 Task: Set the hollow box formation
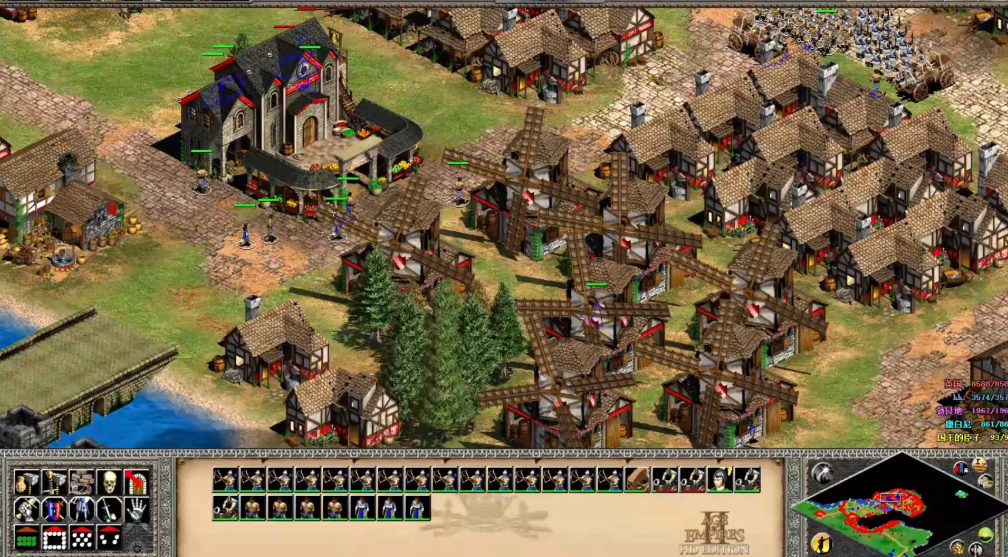click(54, 538)
